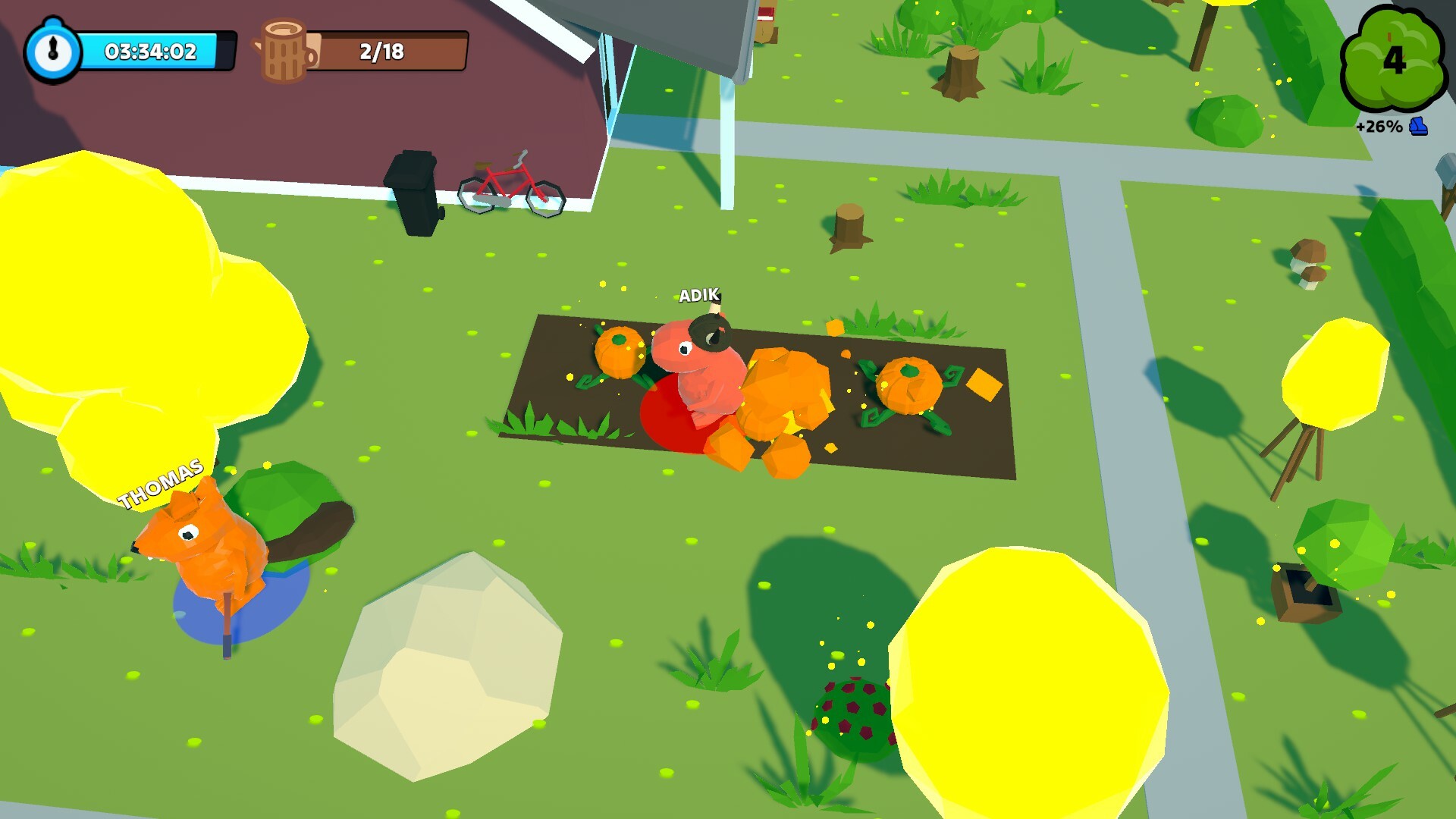Click the blue boot speed bonus icon
The height and width of the screenshot is (819, 1456).
(1418, 127)
